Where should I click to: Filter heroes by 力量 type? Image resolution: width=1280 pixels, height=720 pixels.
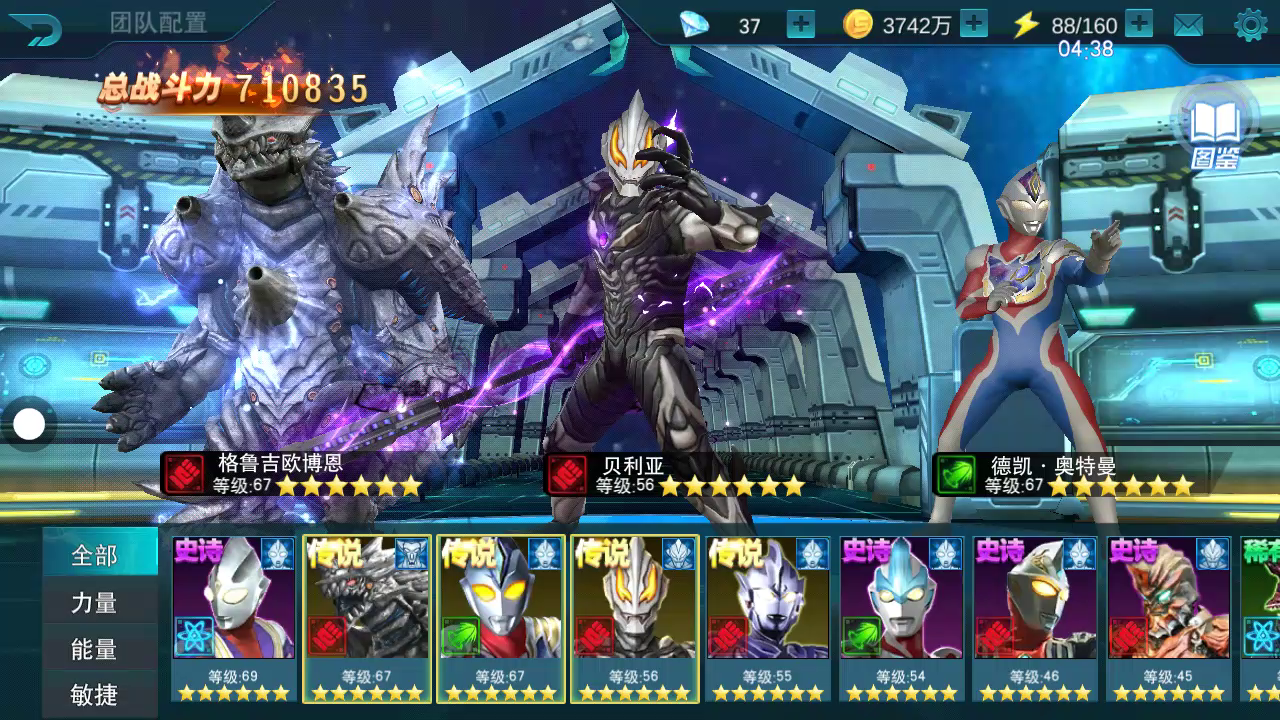click(95, 603)
